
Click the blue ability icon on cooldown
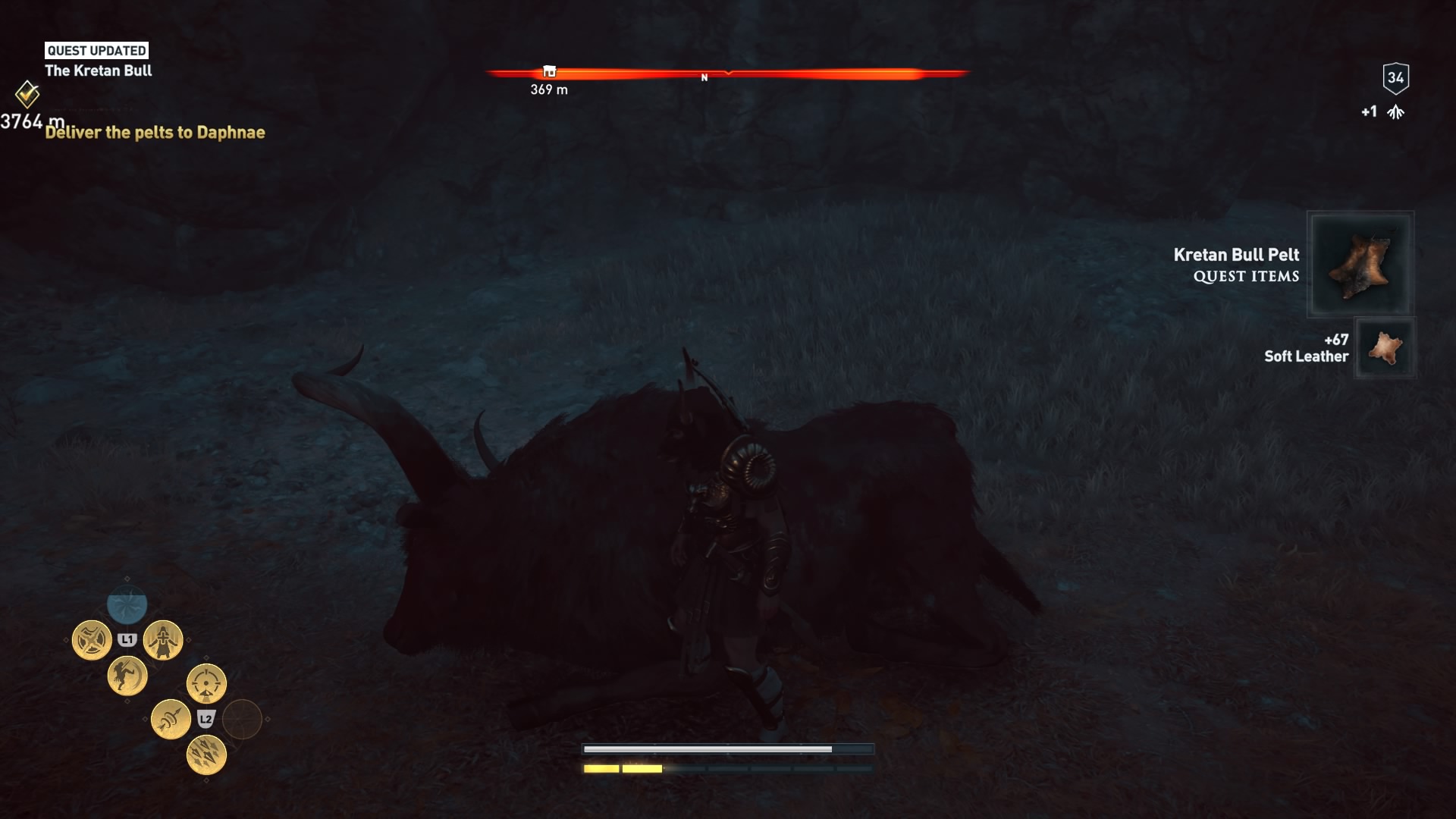(126, 604)
